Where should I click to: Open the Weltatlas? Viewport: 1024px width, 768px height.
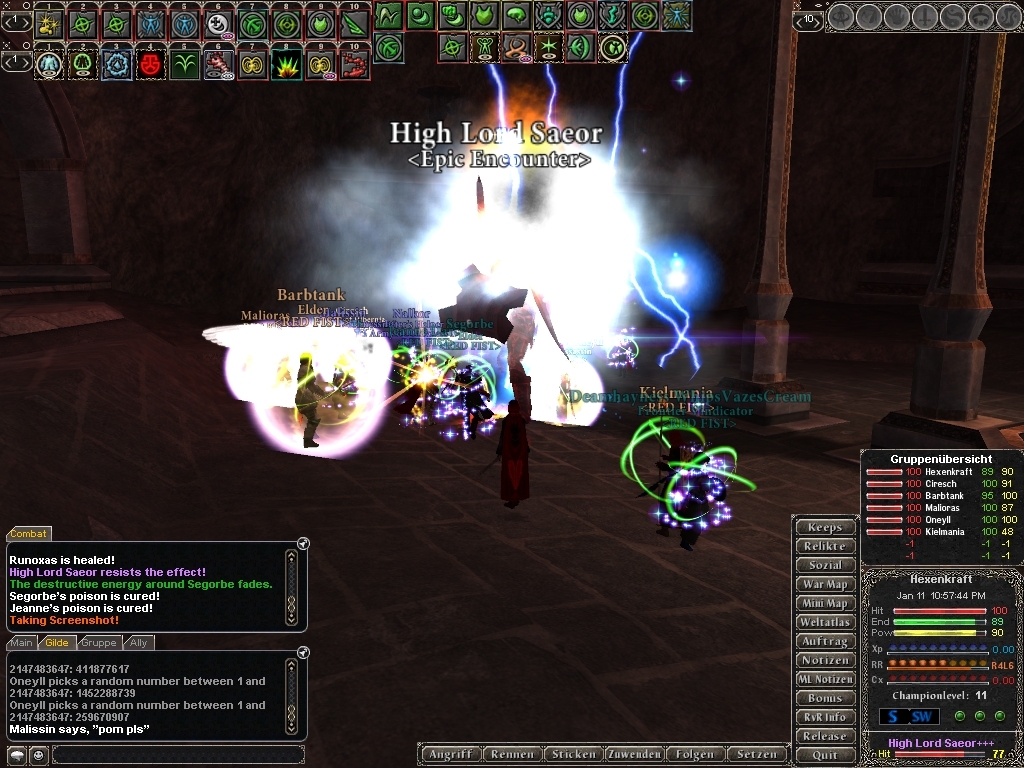pyautogui.click(x=825, y=622)
